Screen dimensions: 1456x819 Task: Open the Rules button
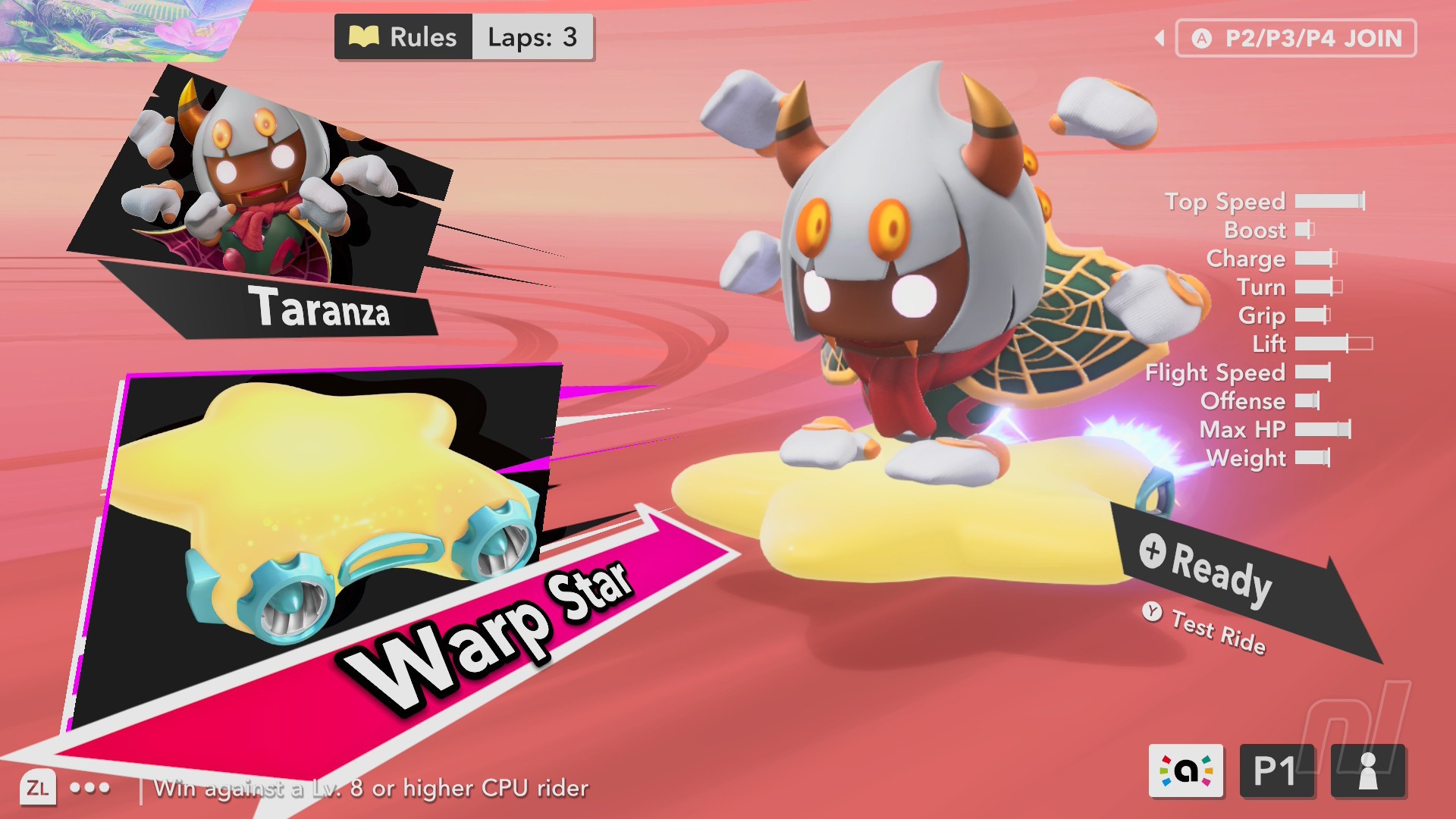point(403,37)
